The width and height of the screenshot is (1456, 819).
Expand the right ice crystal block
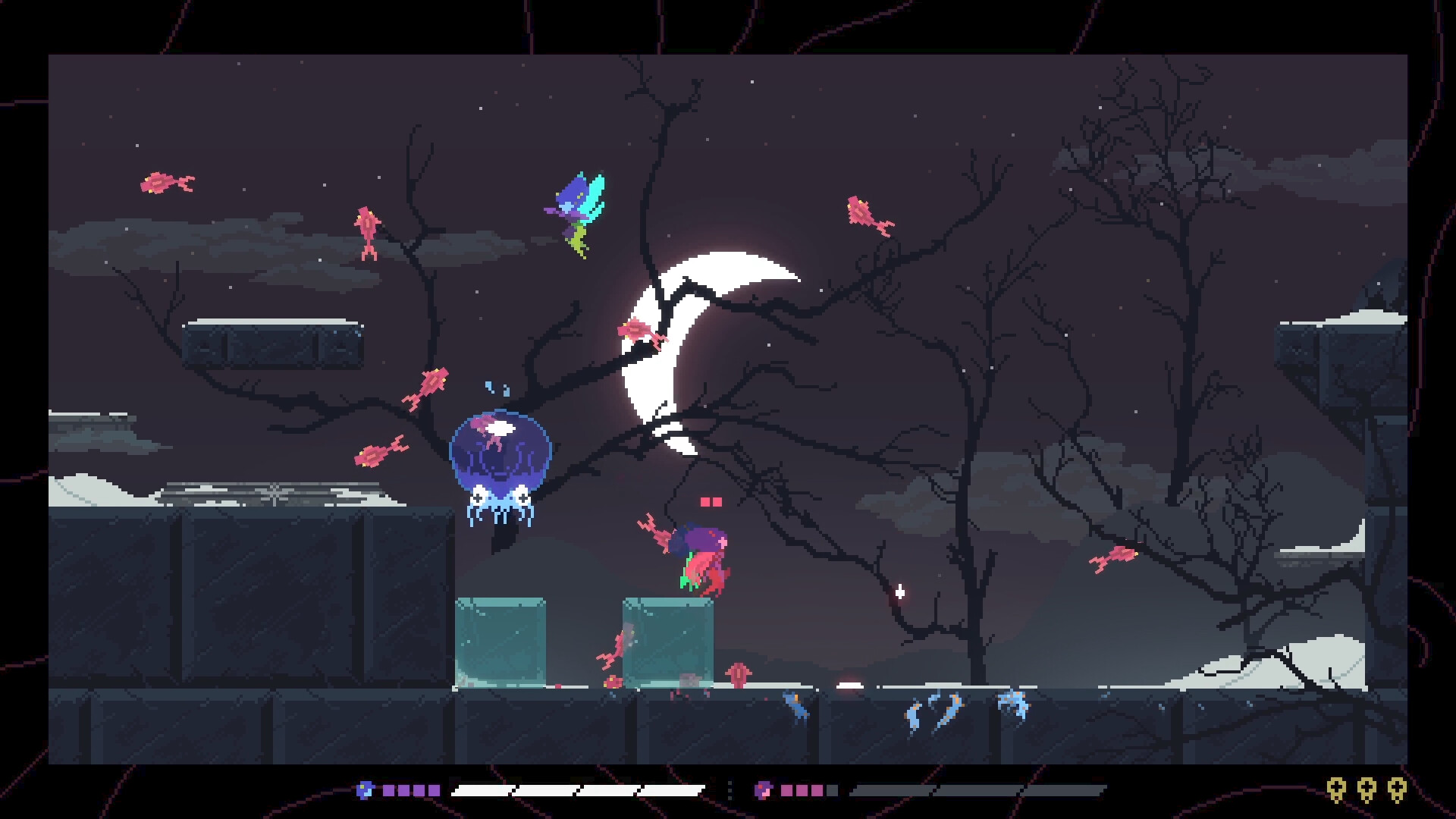coord(666,641)
